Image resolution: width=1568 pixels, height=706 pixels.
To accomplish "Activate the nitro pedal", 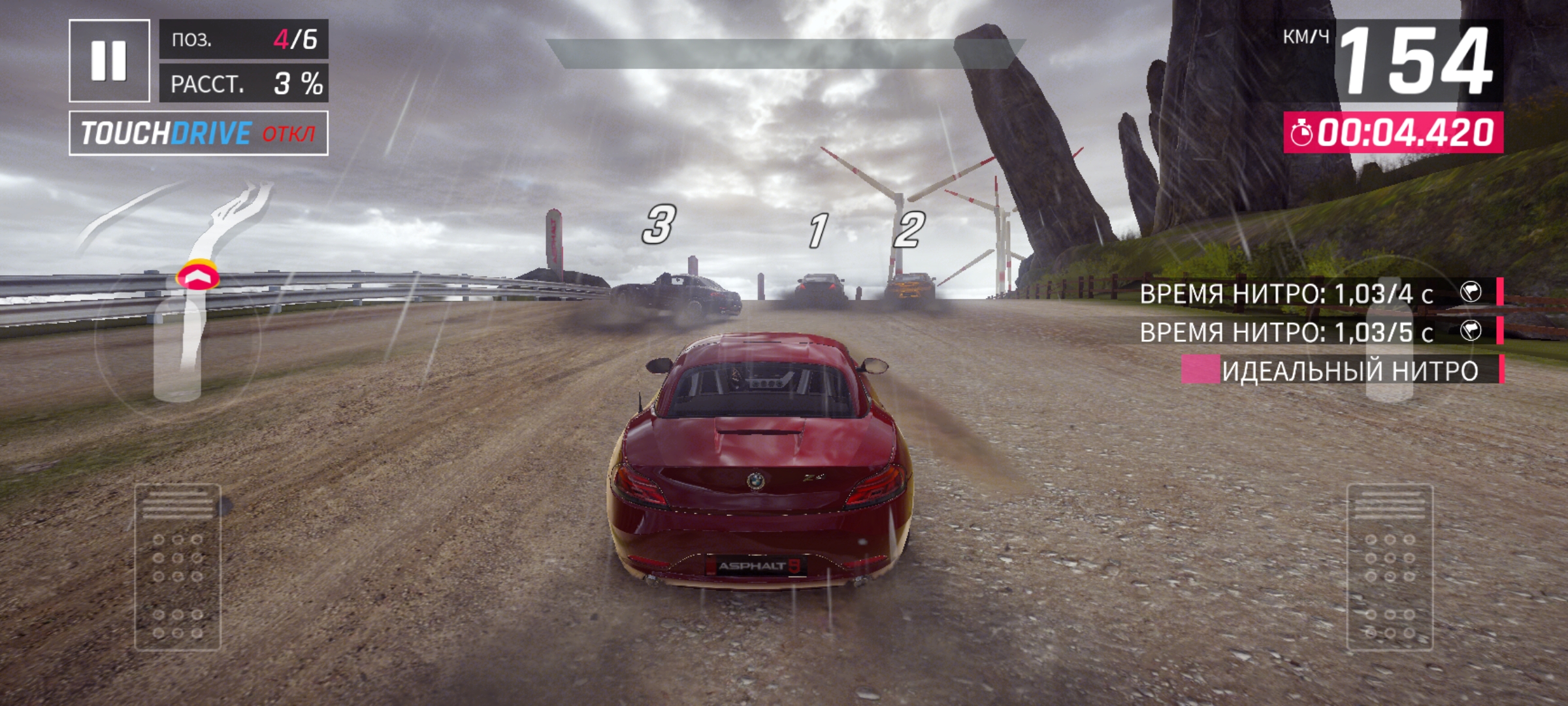I will pyautogui.click(x=1390, y=567).
